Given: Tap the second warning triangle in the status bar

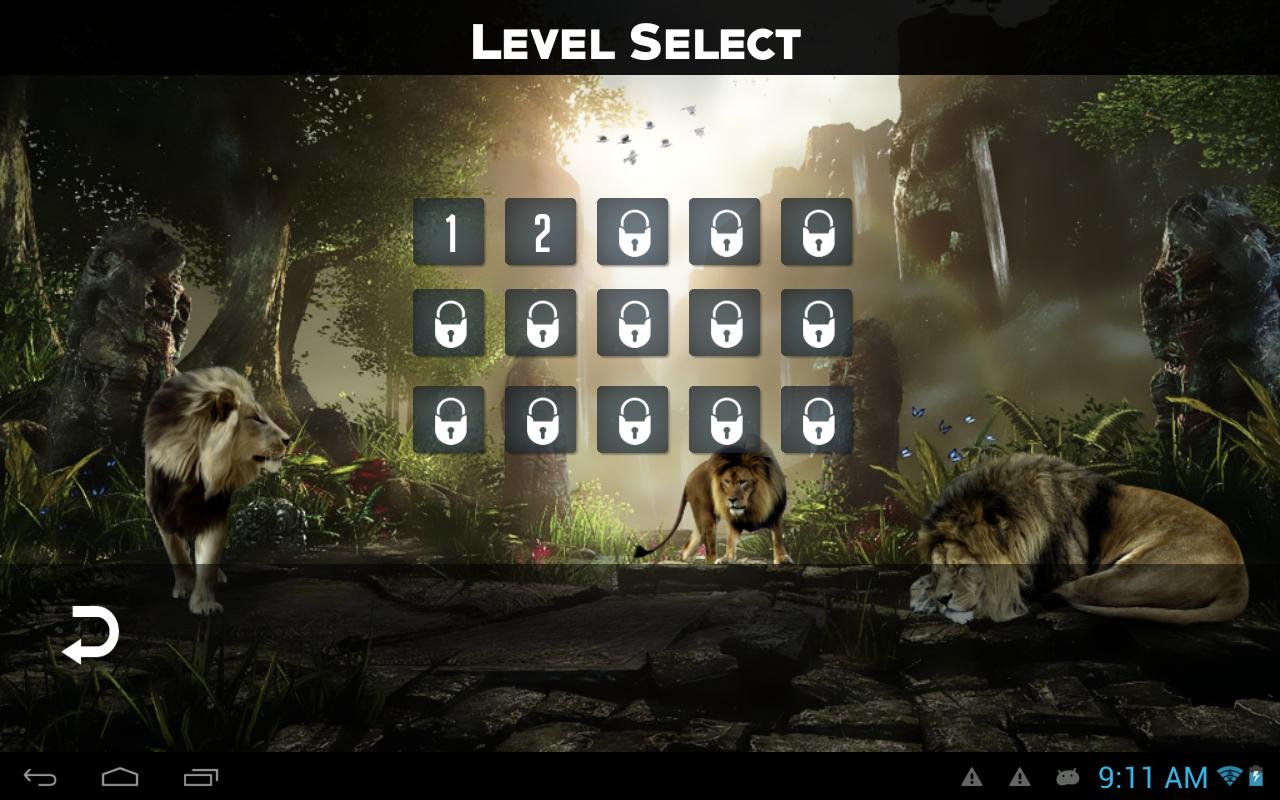Looking at the screenshot, I should pyautogui.click(x=1018, y=776).
